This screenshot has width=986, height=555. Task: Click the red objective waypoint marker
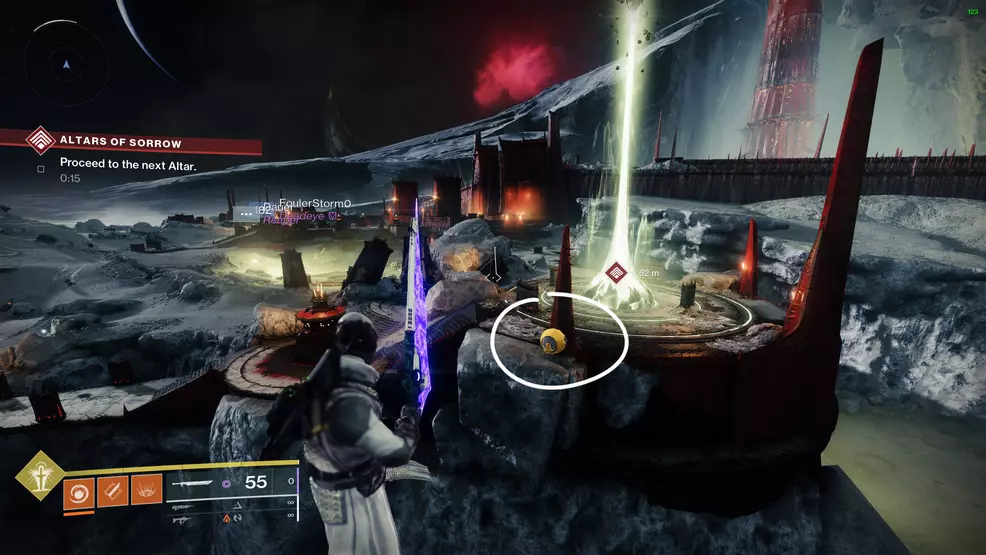point(619,272)
